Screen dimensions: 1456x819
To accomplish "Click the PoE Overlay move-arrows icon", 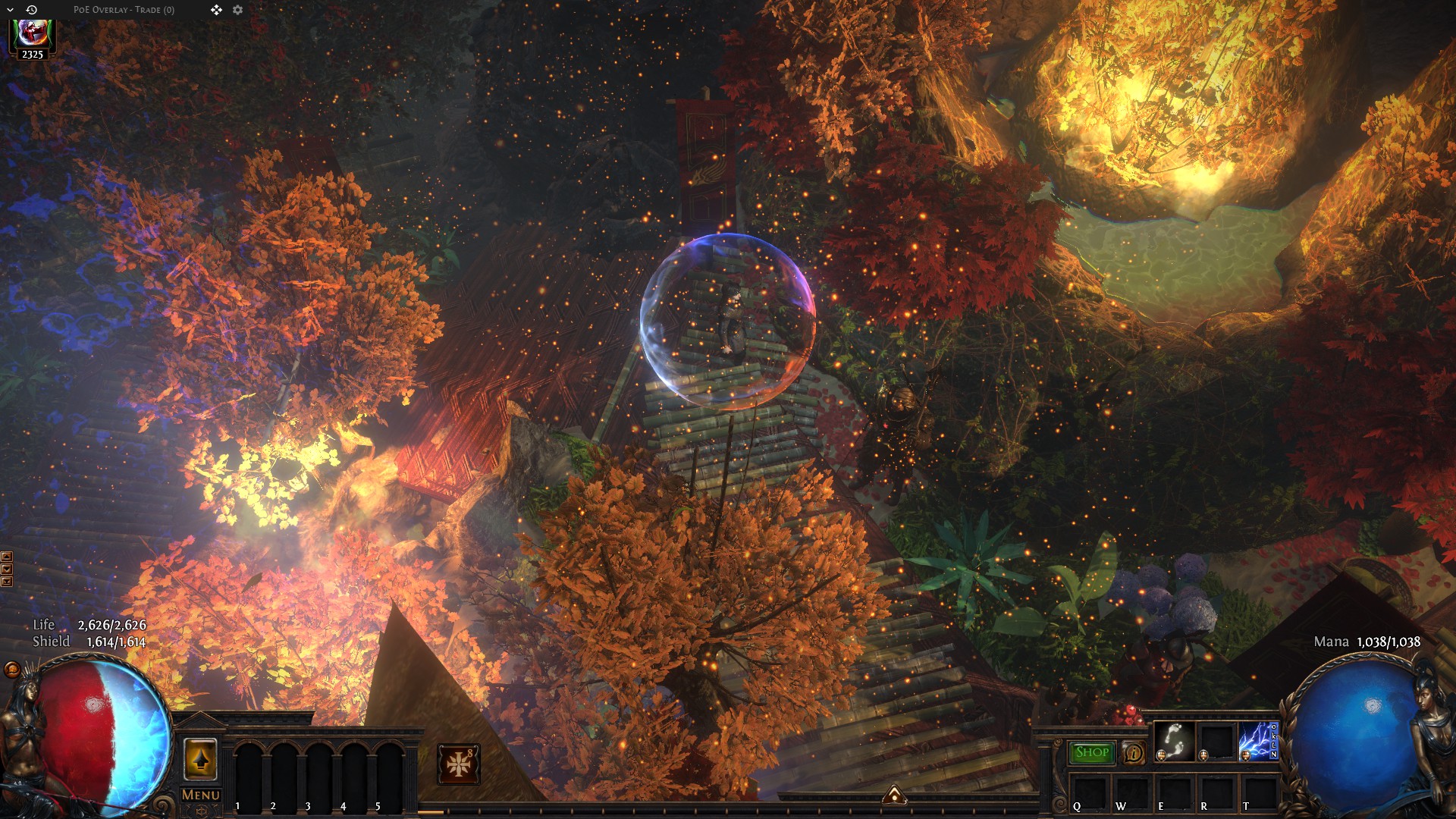I will tap(217, 10).
